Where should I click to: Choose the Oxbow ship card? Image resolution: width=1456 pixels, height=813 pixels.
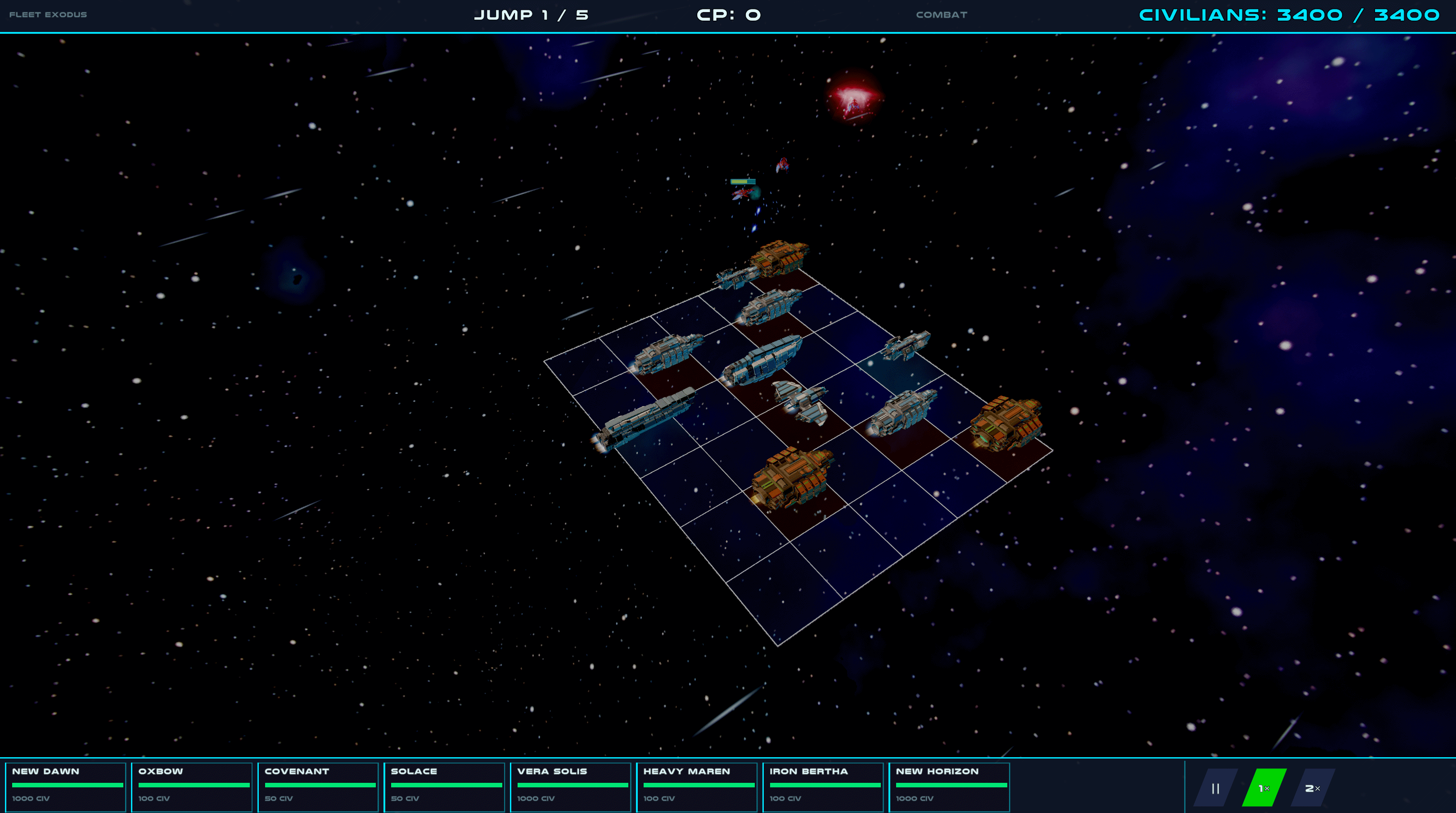click(192, 786)
